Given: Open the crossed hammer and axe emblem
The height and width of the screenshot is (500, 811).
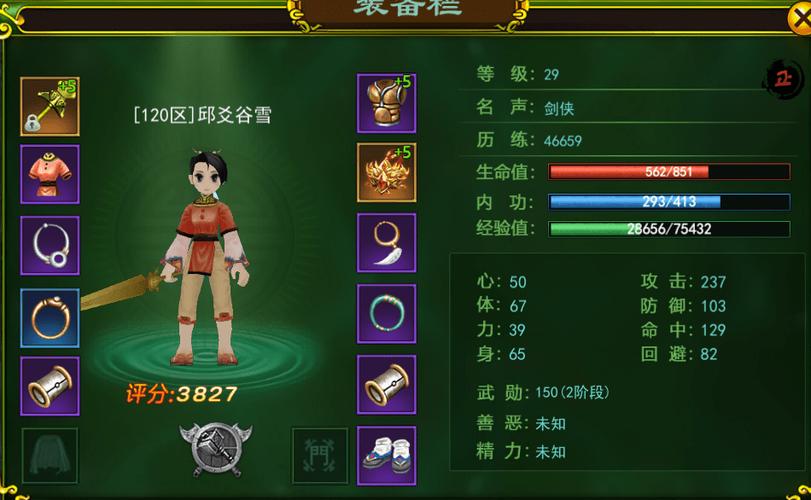Looking at the screenshot, I should (215, 448).
